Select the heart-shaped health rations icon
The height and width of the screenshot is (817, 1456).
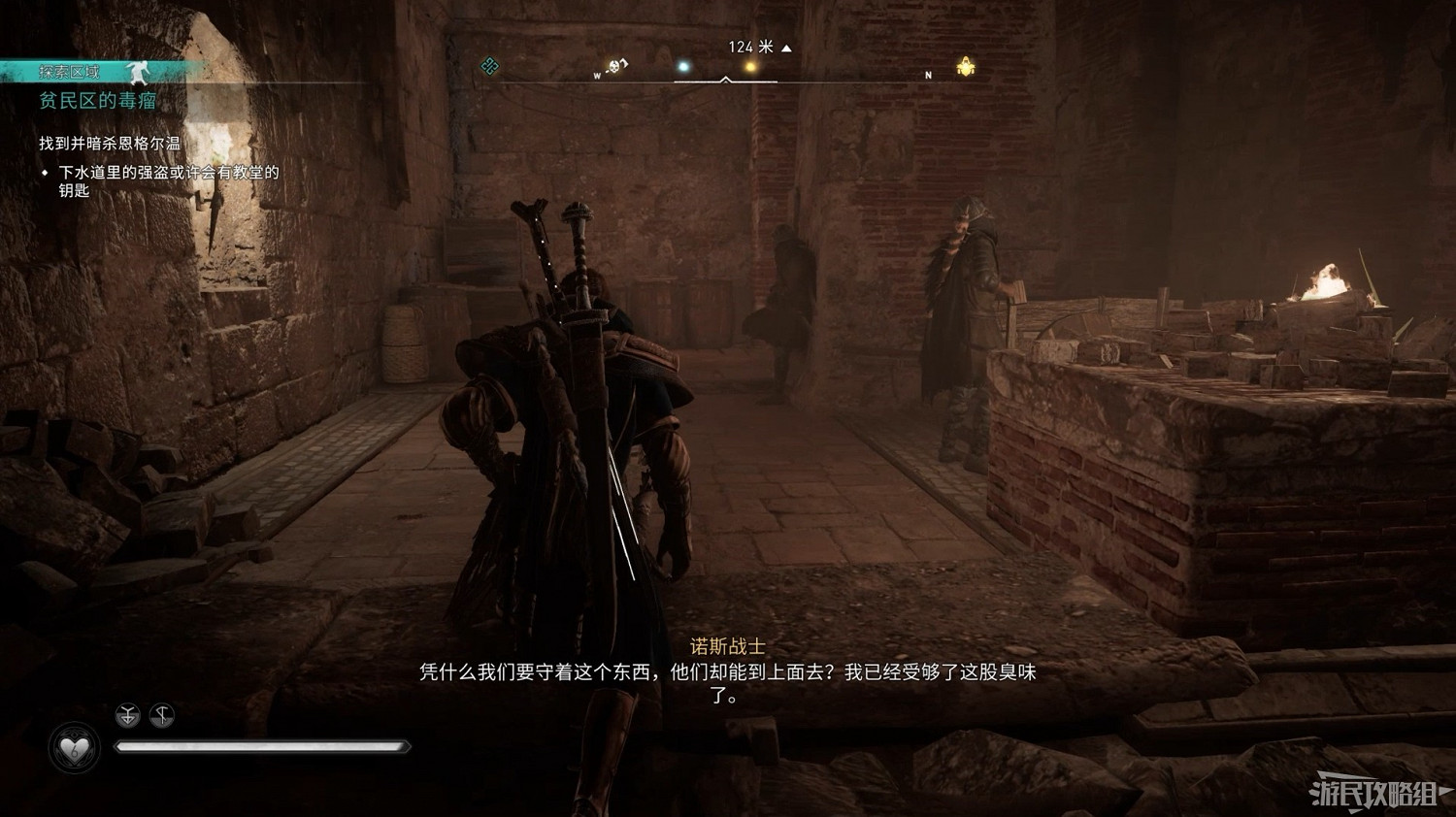coord(73,747)
